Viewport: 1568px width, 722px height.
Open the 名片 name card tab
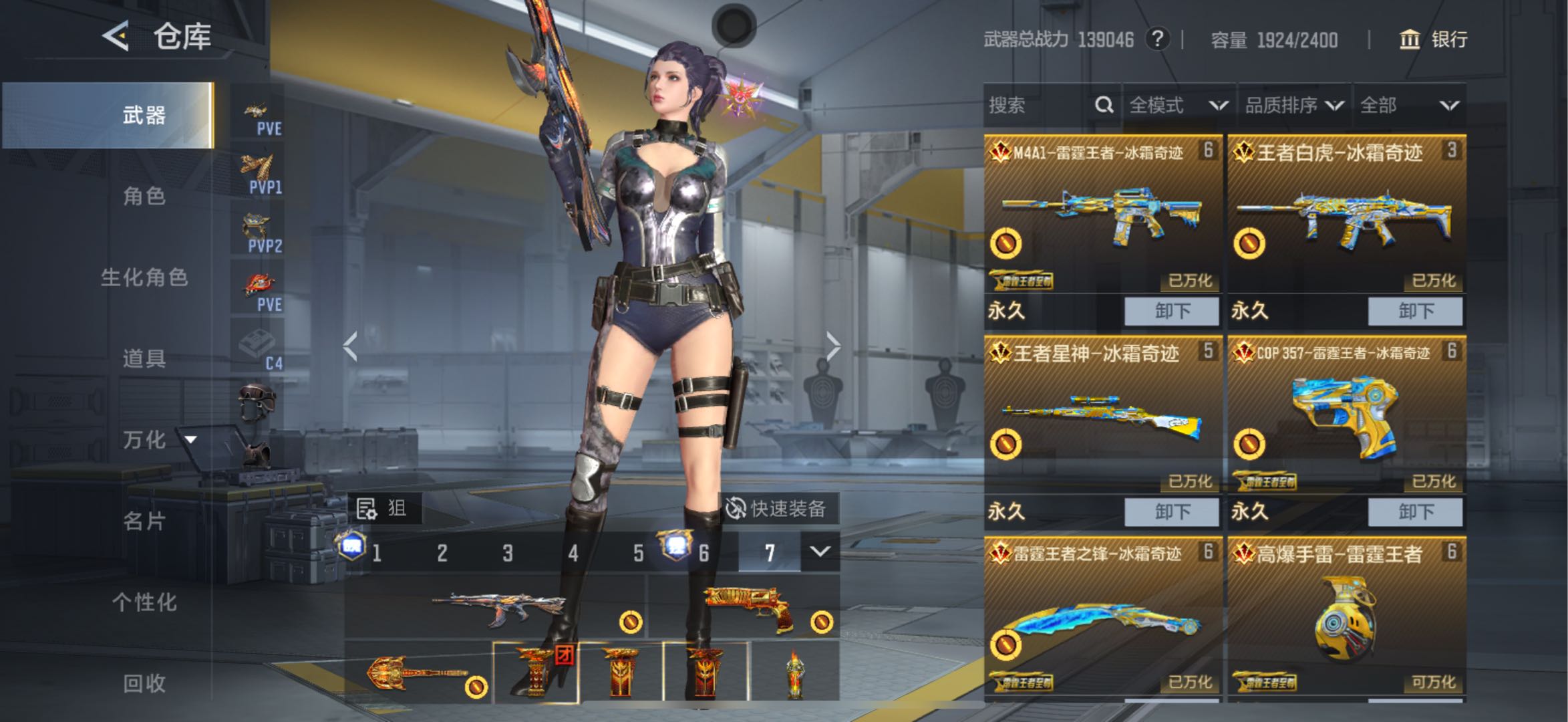point(144,521)
